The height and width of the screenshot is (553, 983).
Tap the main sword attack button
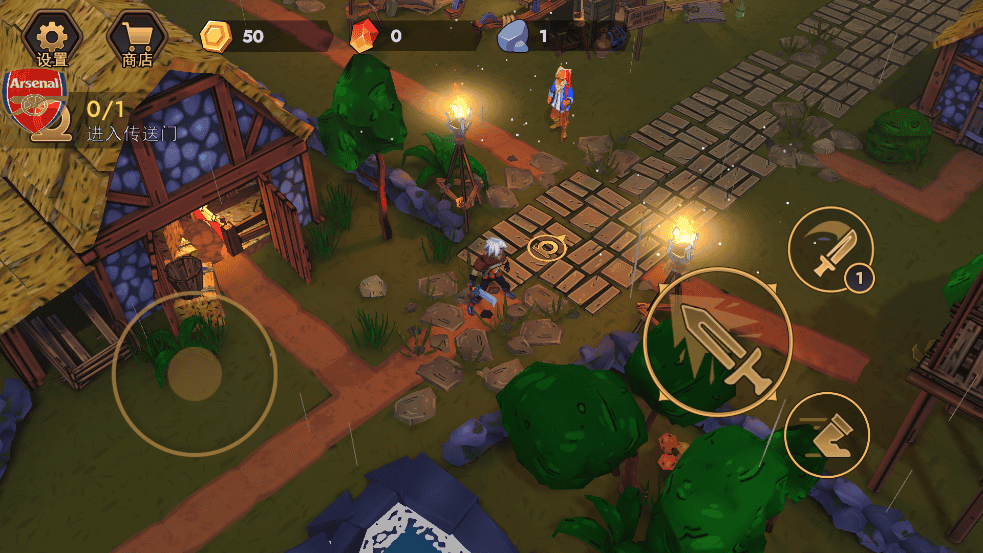pos(718,342)
